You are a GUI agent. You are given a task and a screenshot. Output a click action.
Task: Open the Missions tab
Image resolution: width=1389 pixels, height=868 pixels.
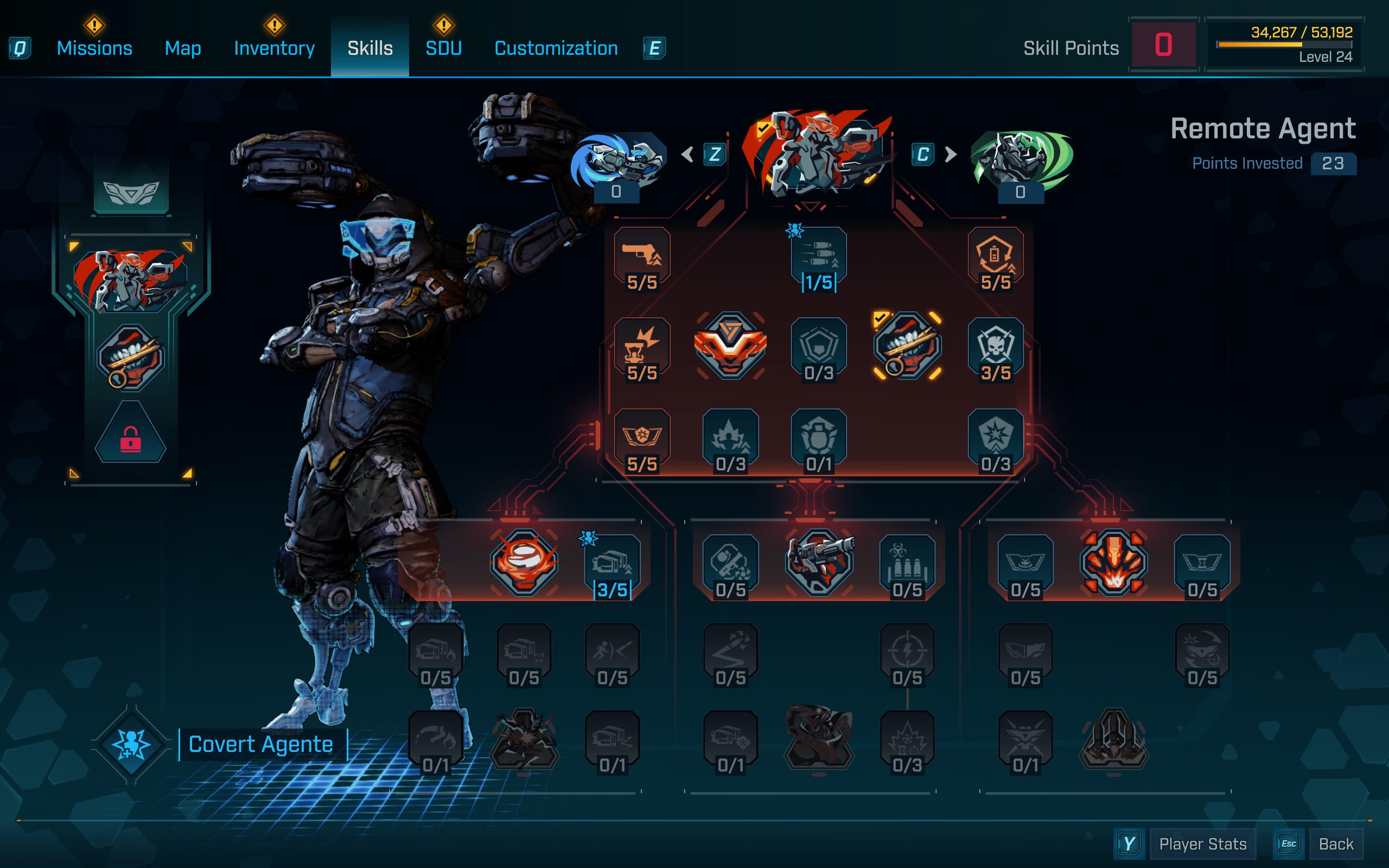point(94,48)
